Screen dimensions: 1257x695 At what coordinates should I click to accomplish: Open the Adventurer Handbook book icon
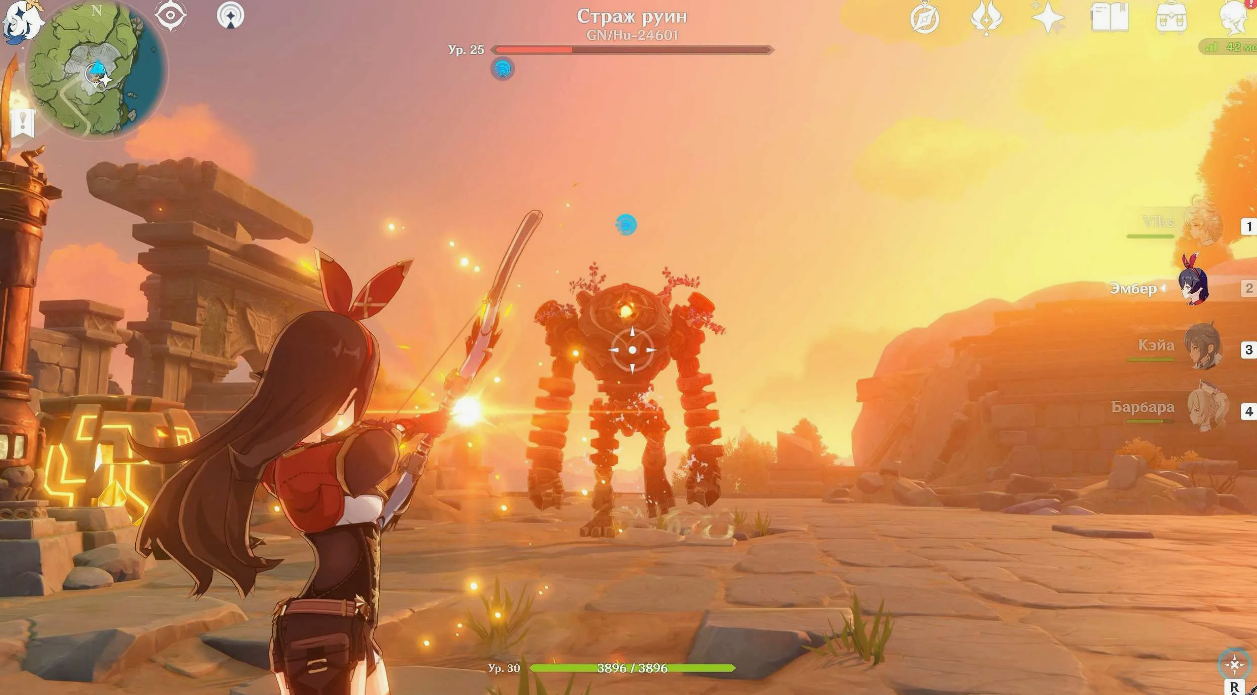tap(1109, 17)
